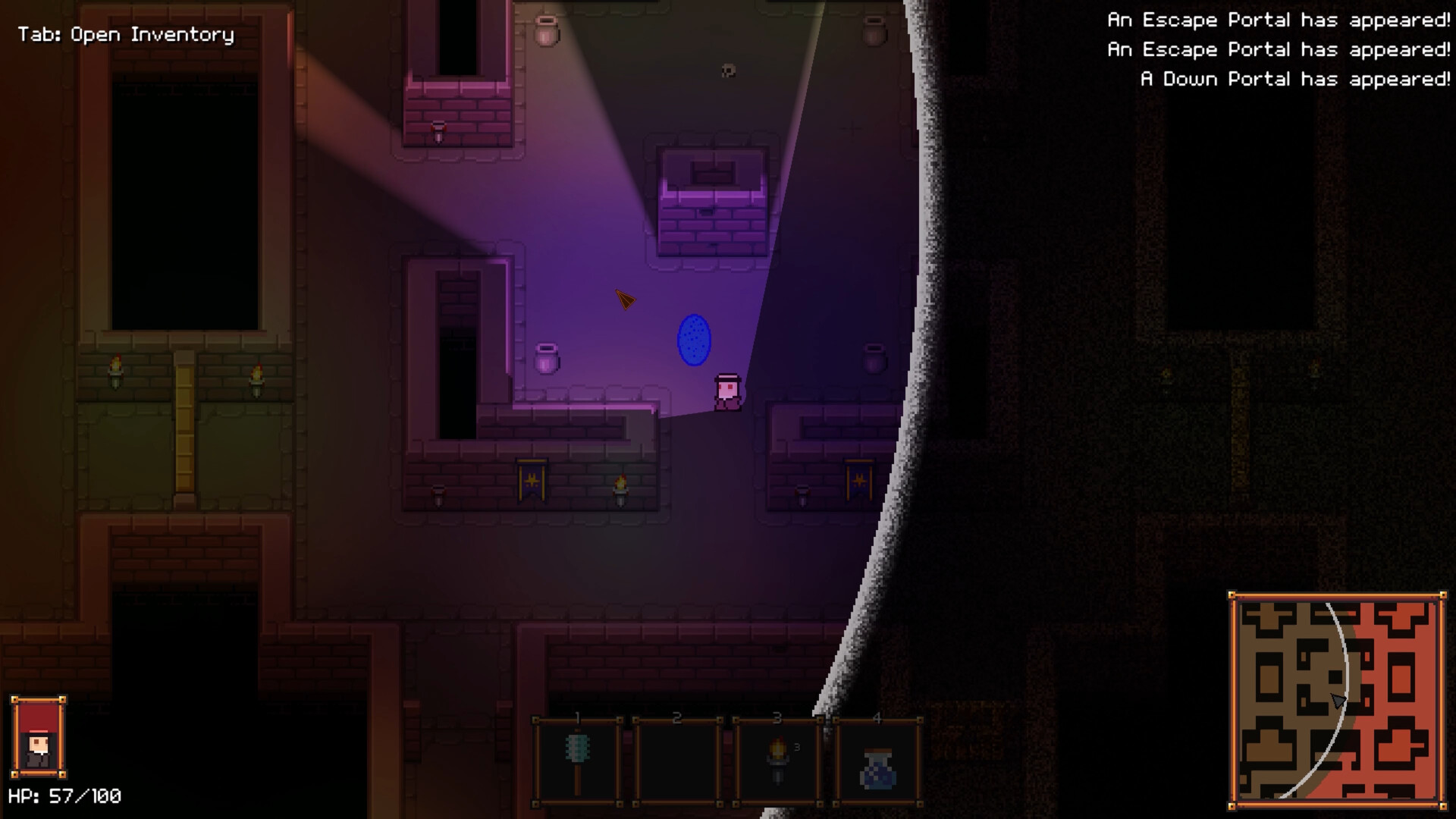Screen dimensions: 1456x819
Task: Click the wall torch near the blue banner
Action: [622, 489]
